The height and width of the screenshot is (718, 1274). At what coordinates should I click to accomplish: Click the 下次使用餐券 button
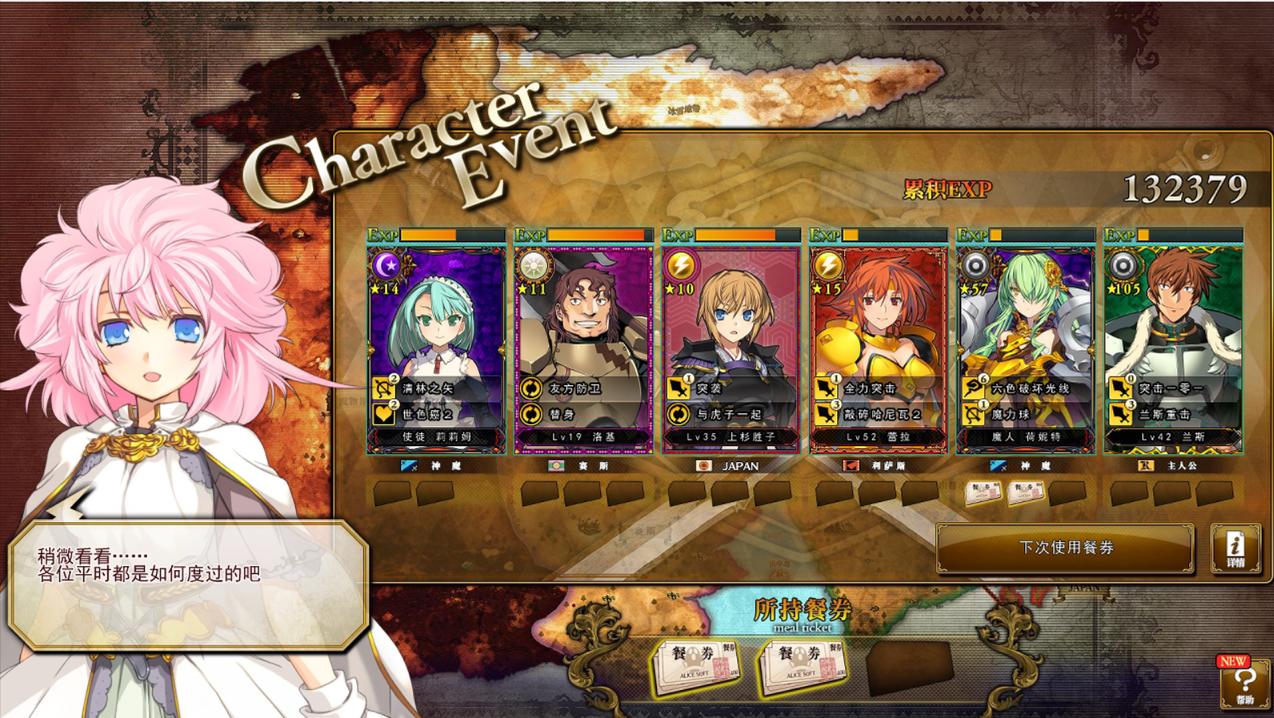point(1065,548)
